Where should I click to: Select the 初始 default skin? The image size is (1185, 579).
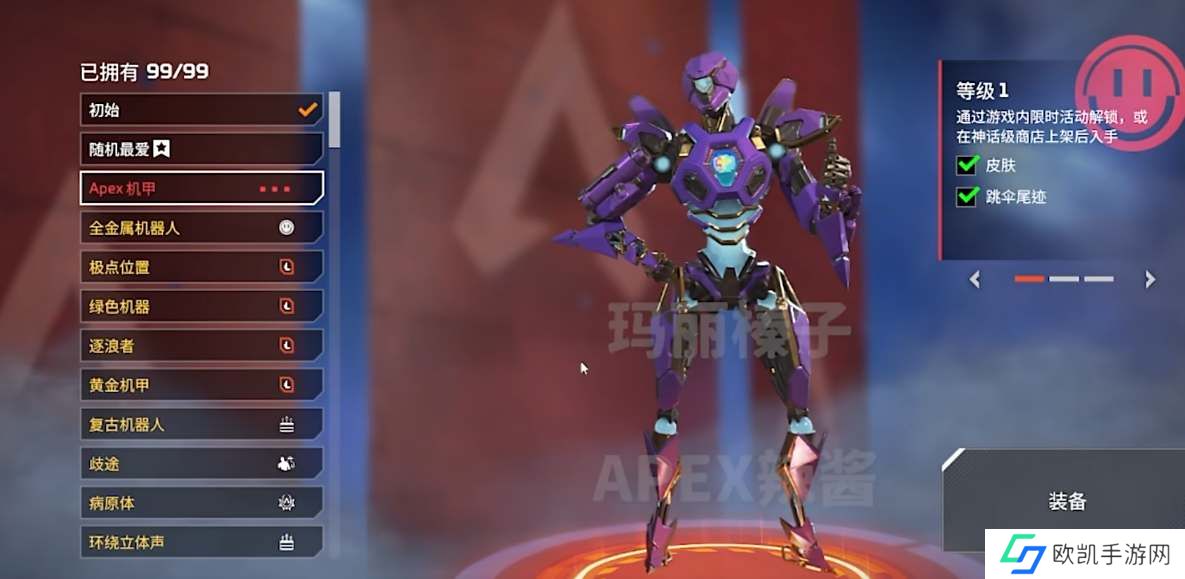click(200, 110)
